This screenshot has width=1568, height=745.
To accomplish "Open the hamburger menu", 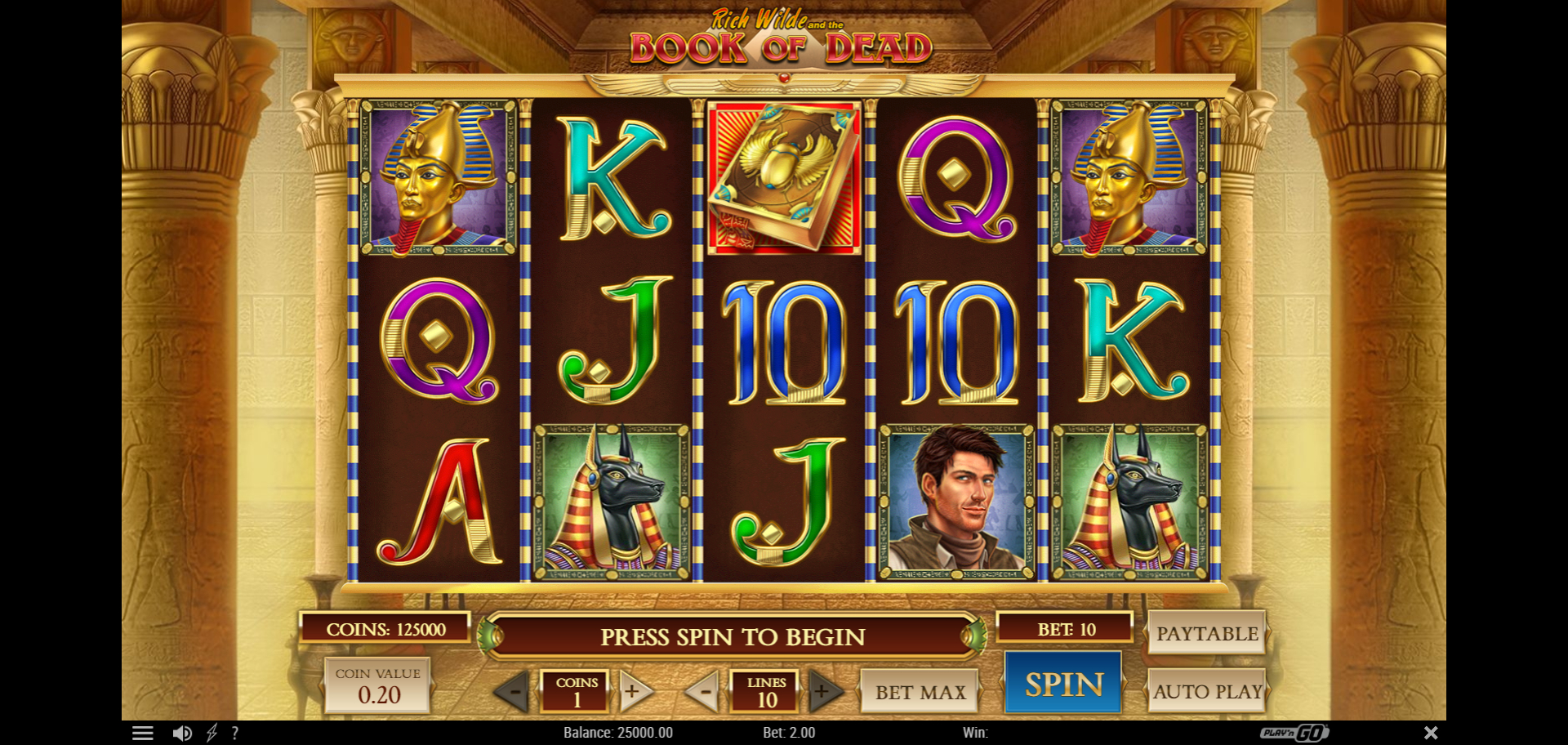I will 143,733.
